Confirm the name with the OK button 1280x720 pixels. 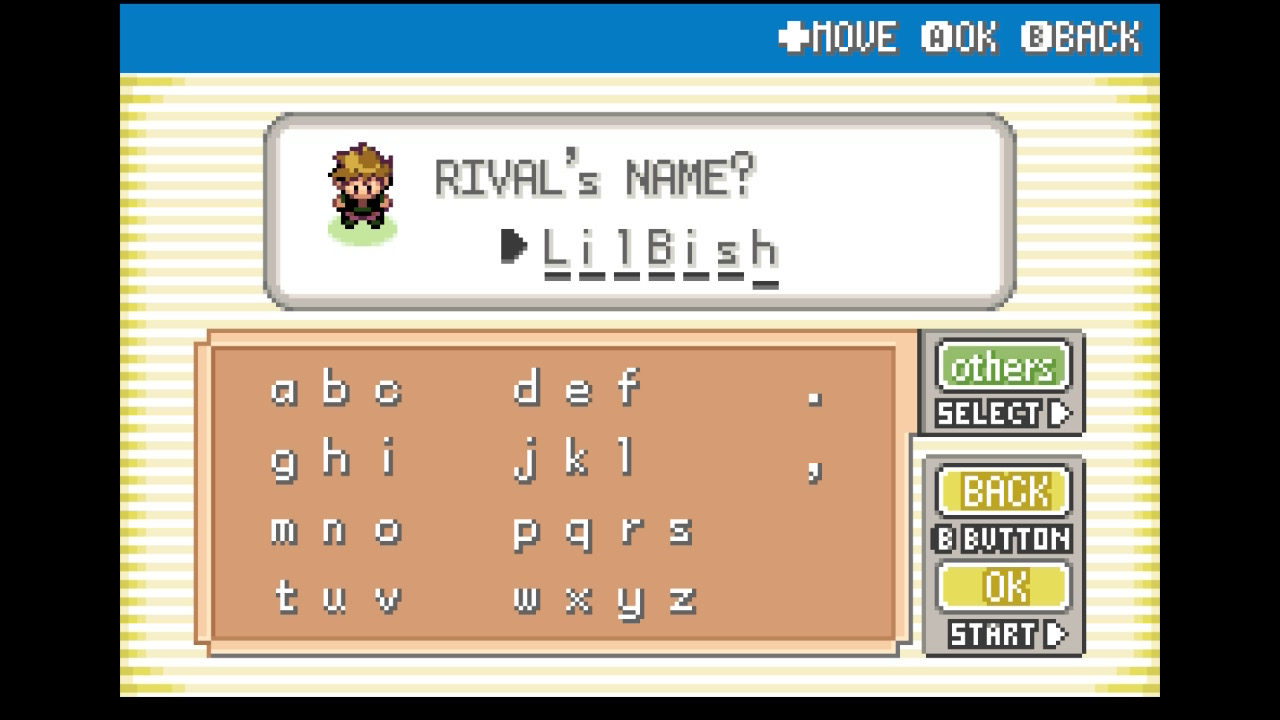click(1004, 587)
